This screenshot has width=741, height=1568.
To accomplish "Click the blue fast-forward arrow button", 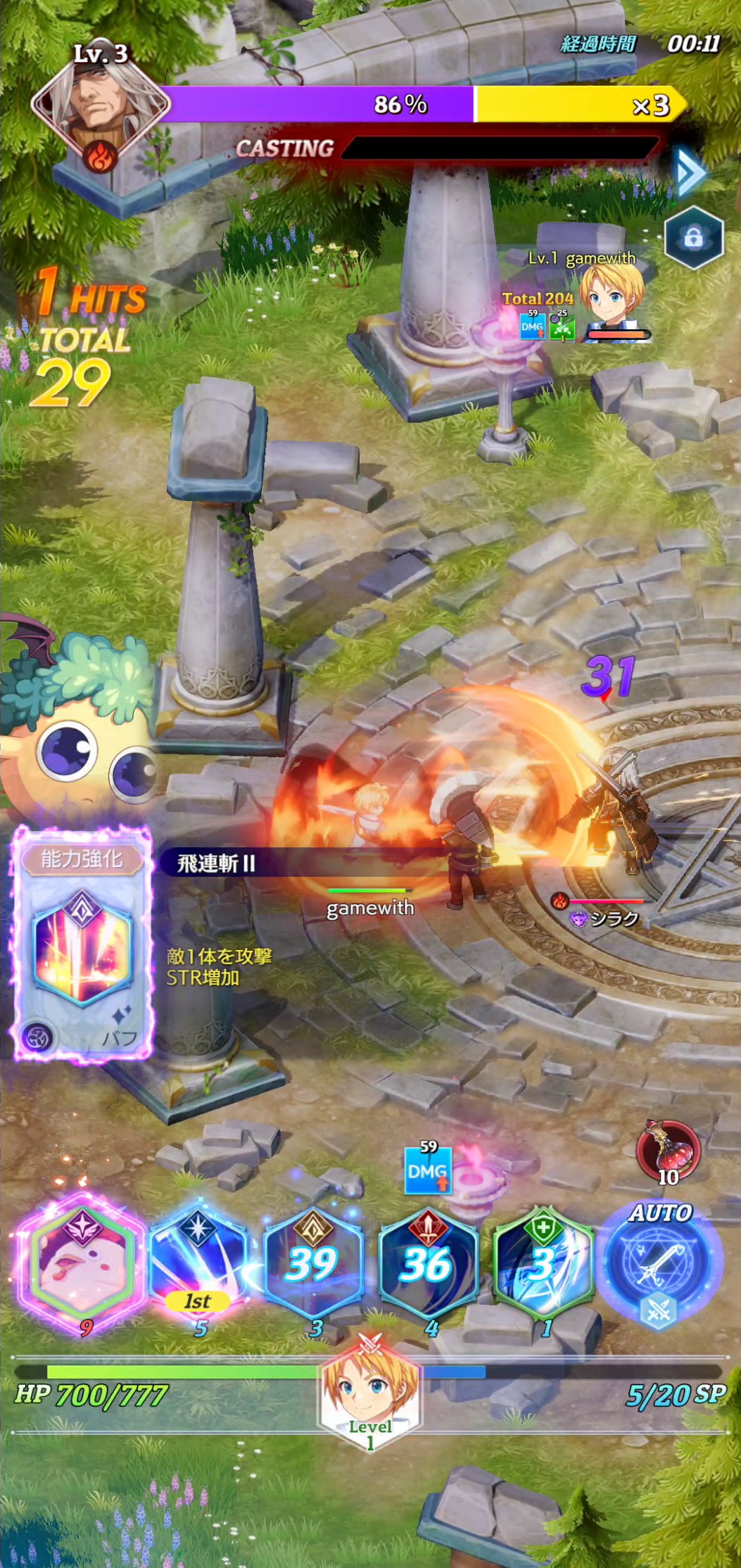I will tap(690, 171).
